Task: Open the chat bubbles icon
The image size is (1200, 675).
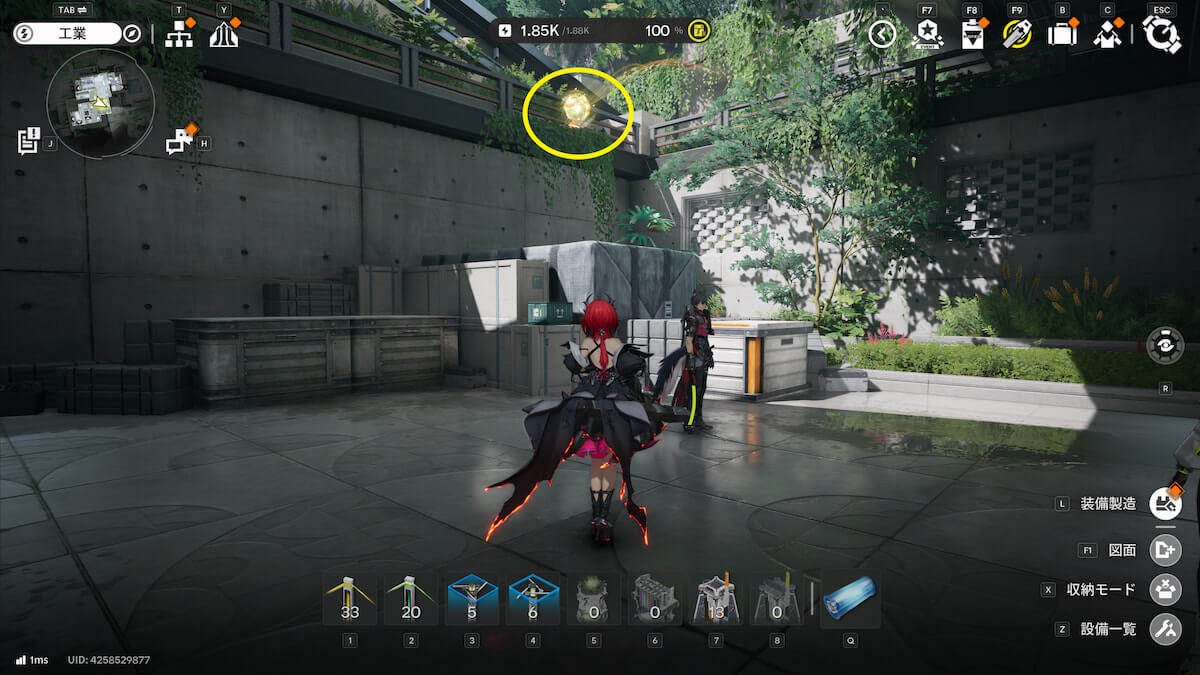Action: click(x=179, y=142)
